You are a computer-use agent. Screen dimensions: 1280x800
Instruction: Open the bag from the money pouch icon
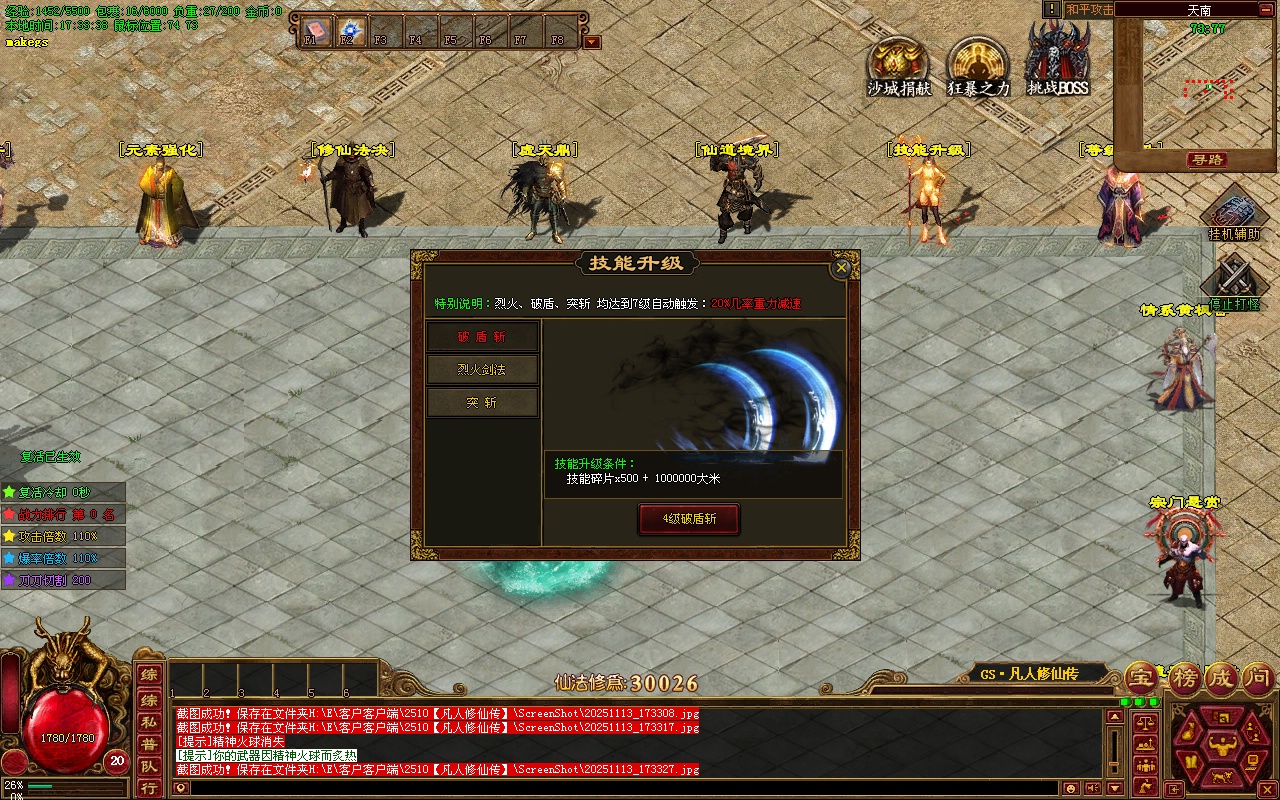1186,731
